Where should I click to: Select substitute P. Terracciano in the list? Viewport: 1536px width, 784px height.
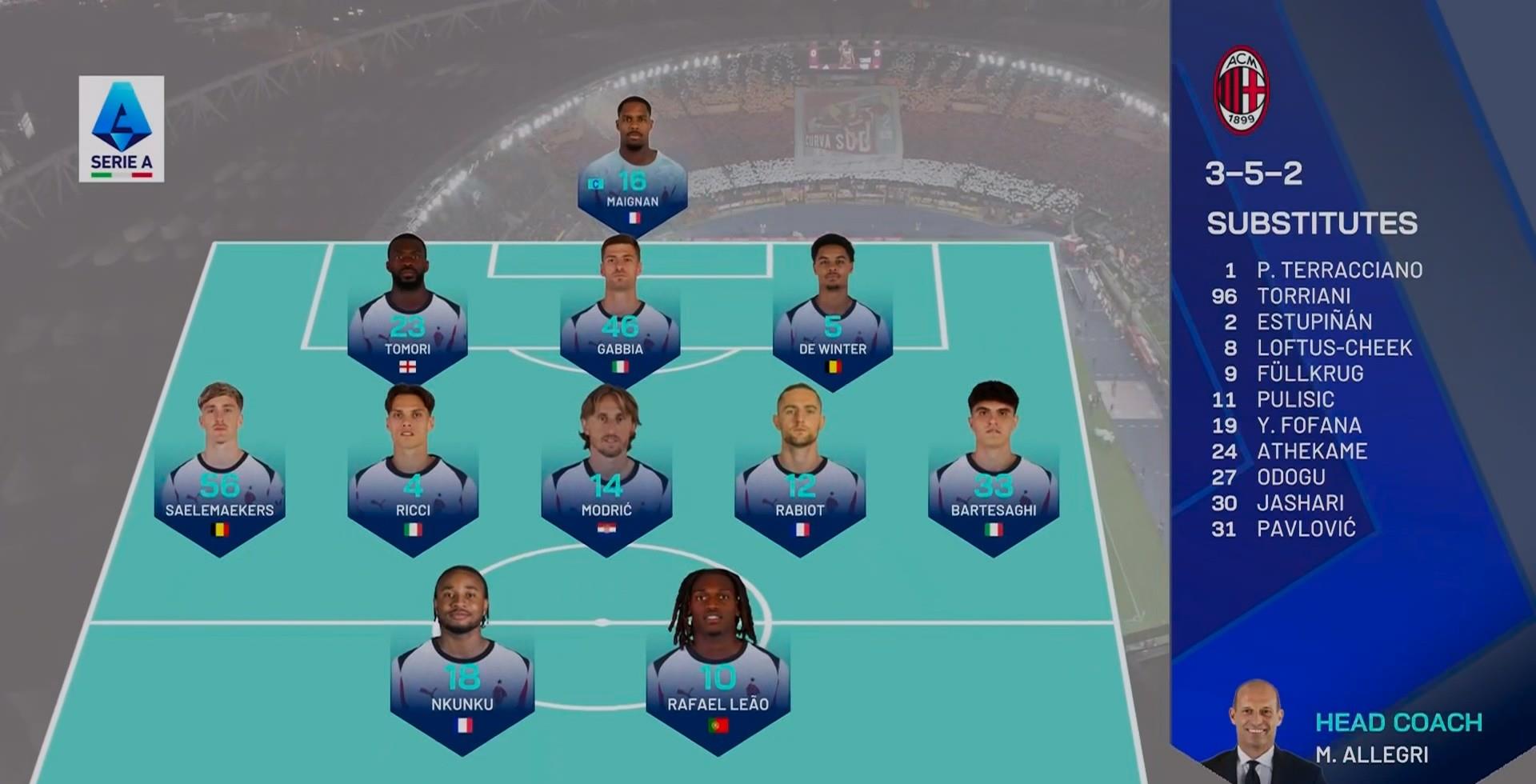pos(1338,270)
